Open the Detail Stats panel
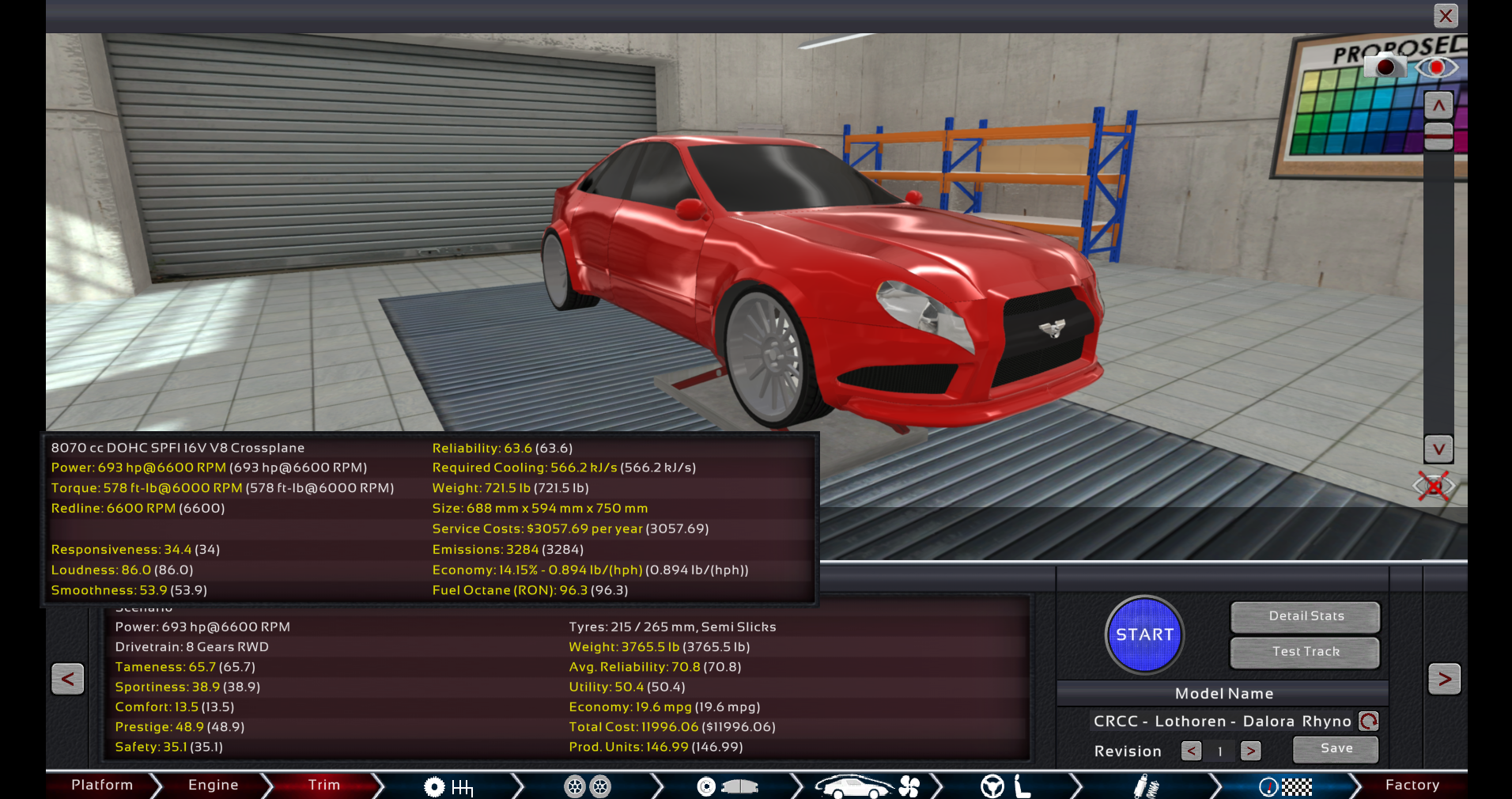This screenshot has width=1512, height=799. tap(1306, 616)
